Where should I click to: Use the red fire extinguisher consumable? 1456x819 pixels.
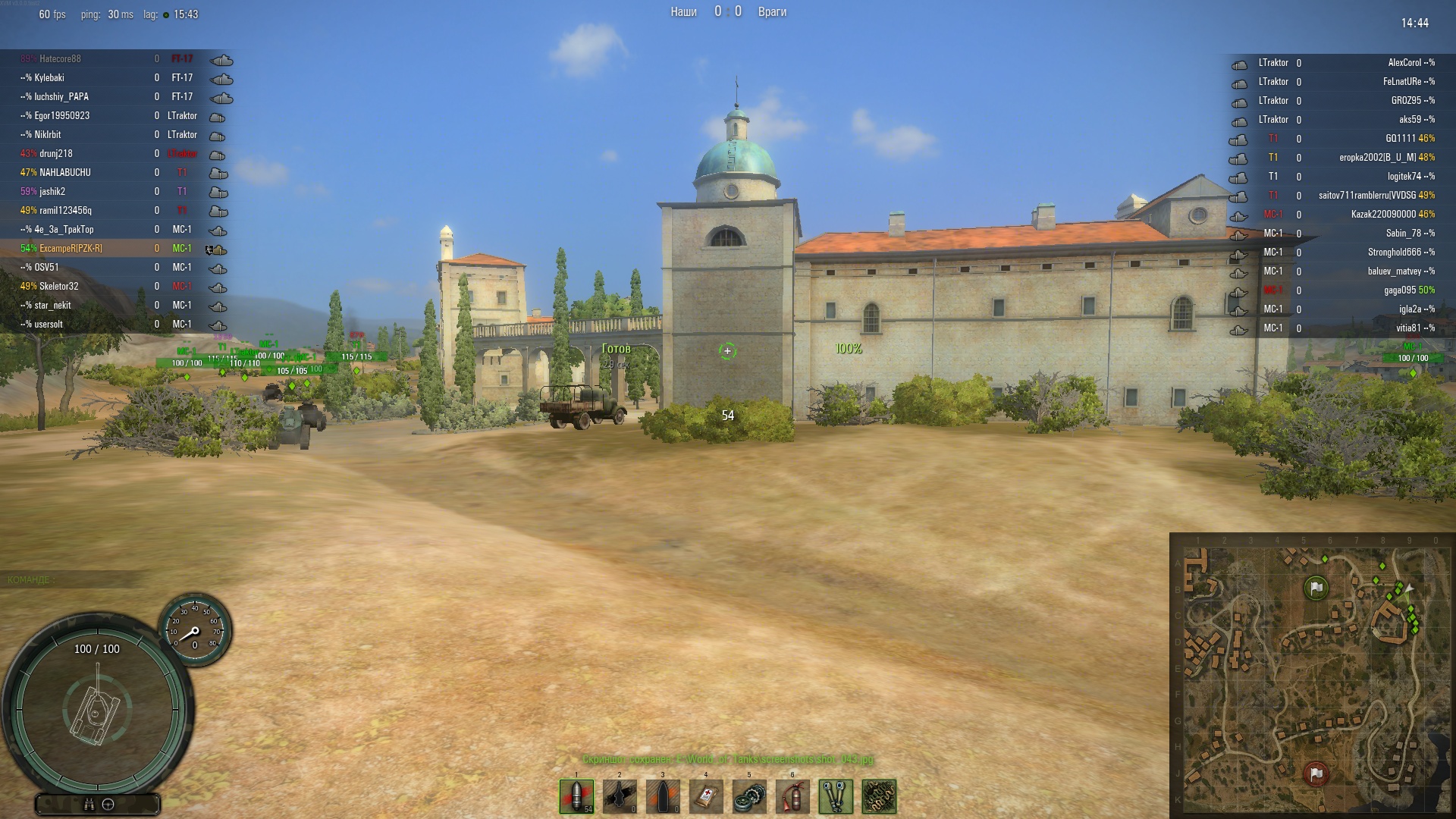click(792, 797)
